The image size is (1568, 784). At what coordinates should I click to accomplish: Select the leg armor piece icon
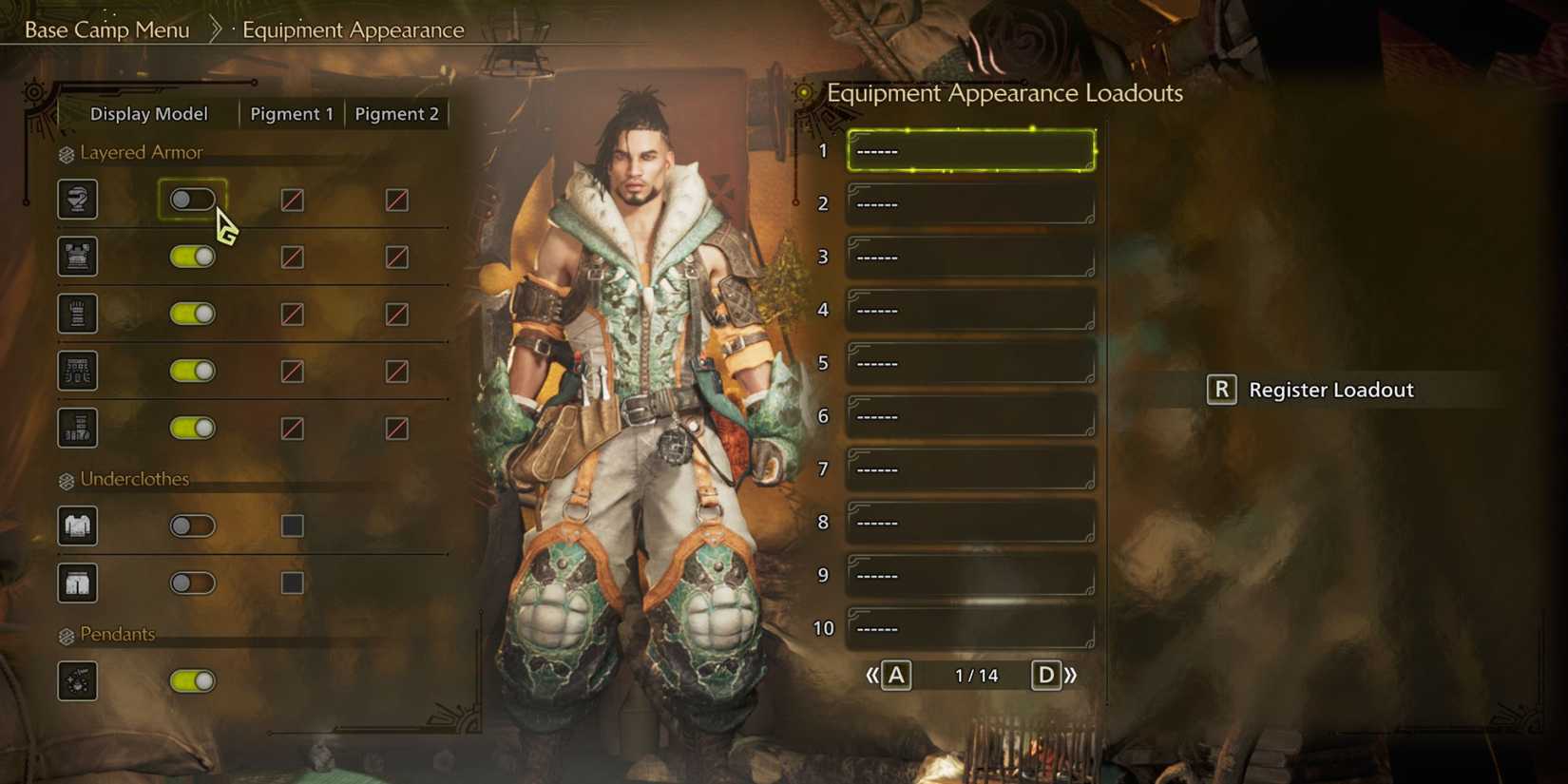point(77,428)
